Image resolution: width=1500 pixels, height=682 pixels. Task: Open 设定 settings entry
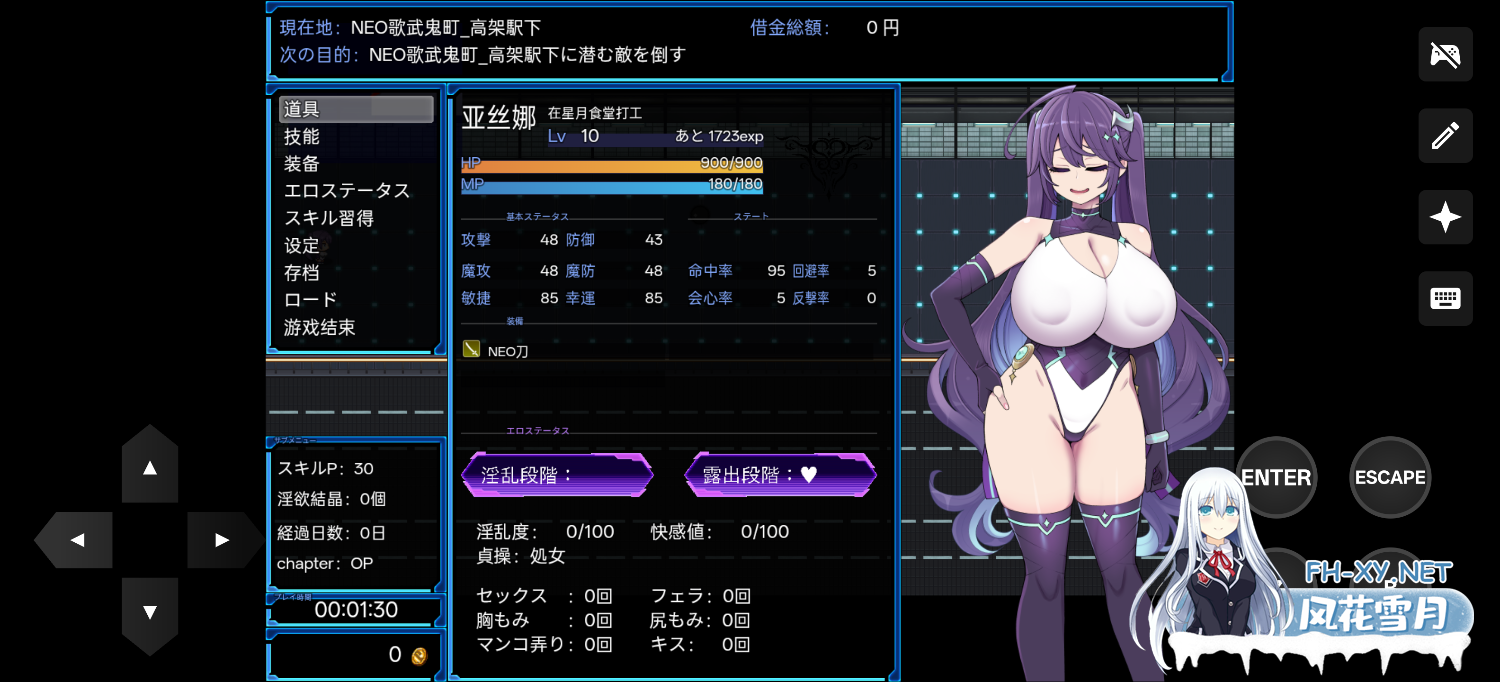click(302, 245)
